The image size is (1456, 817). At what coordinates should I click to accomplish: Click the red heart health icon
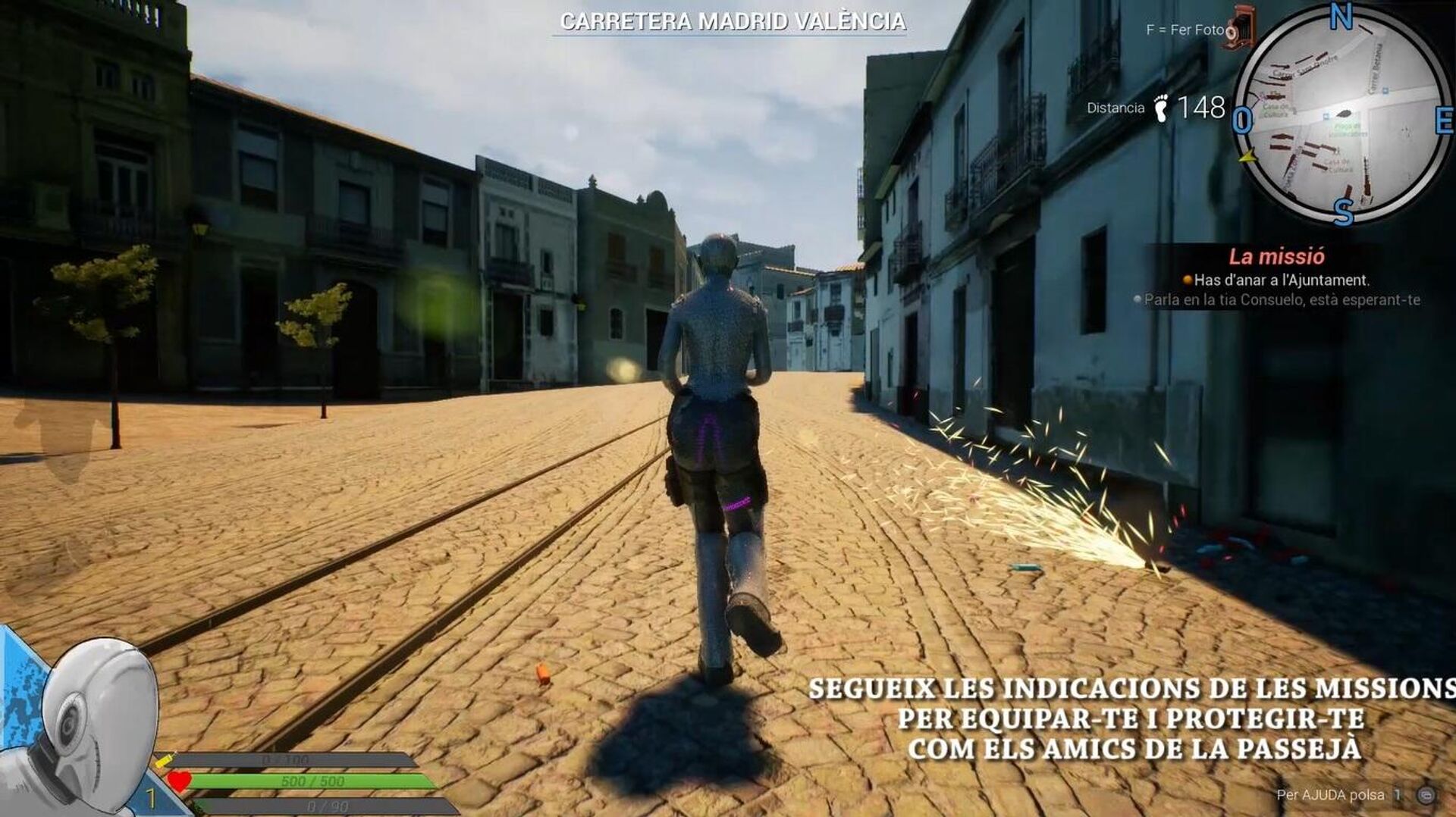coord(178,781)
